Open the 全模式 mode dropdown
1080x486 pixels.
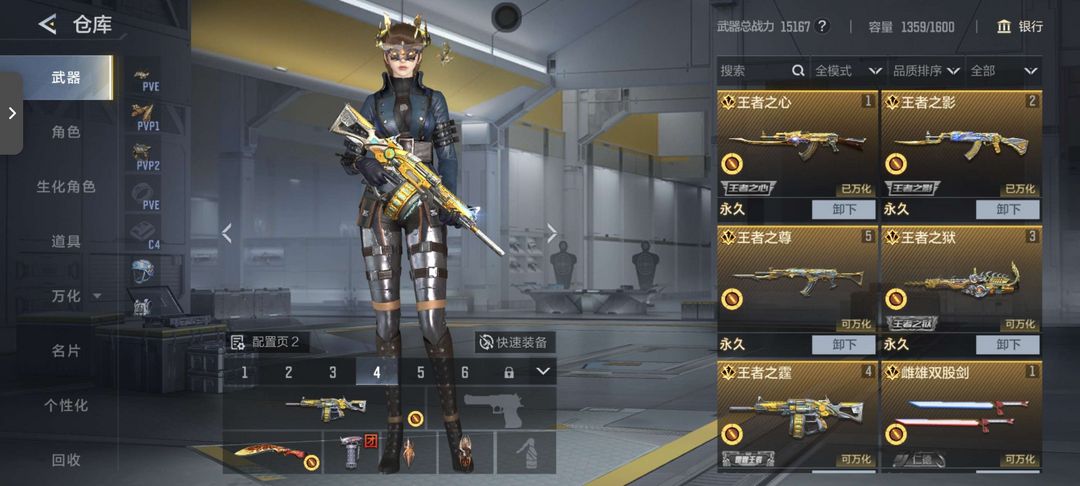pyautogui.click(x=847, y=71)
